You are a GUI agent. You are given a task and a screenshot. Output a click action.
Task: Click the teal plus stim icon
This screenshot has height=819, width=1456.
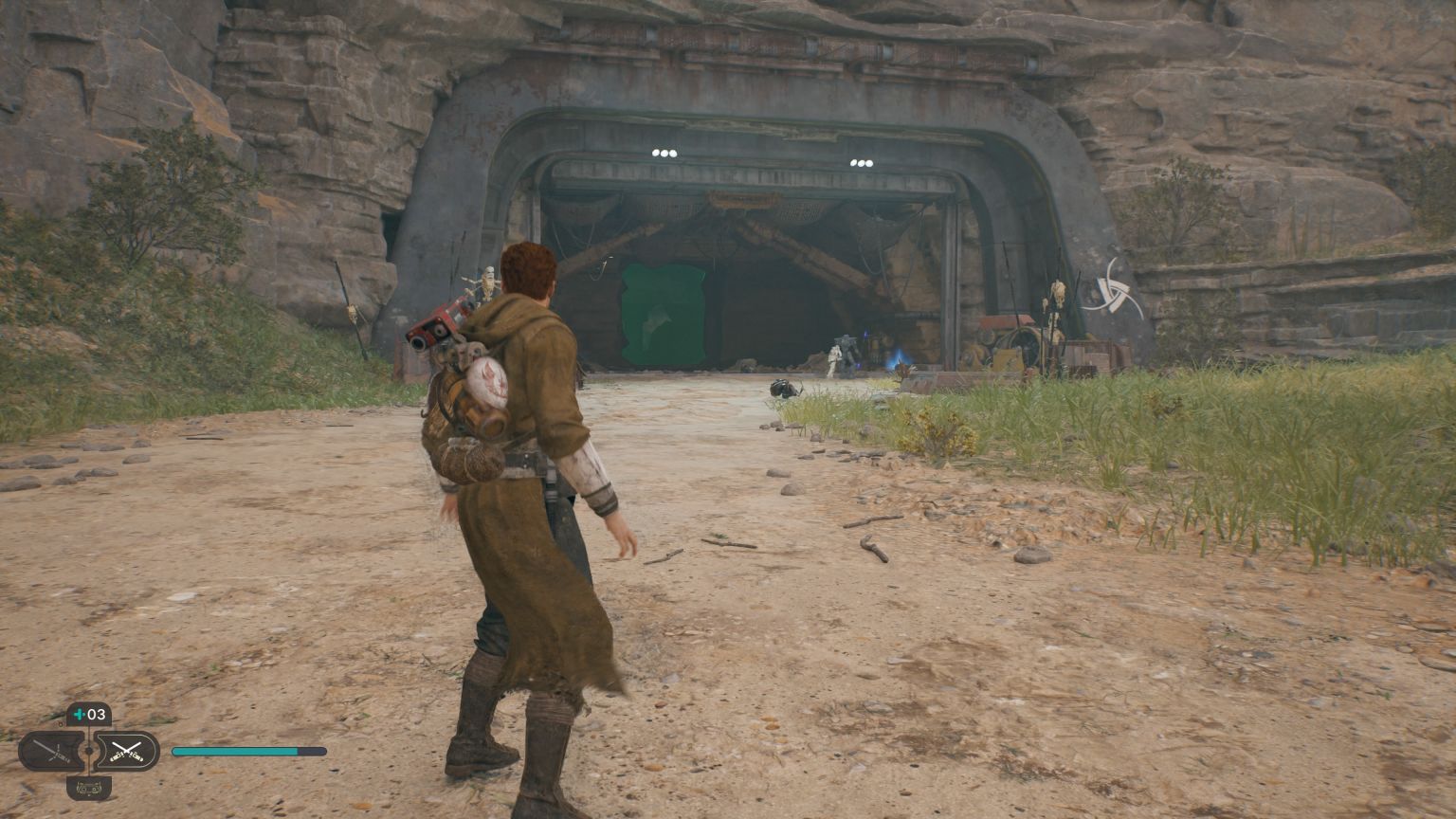click(x=78, y=714)
